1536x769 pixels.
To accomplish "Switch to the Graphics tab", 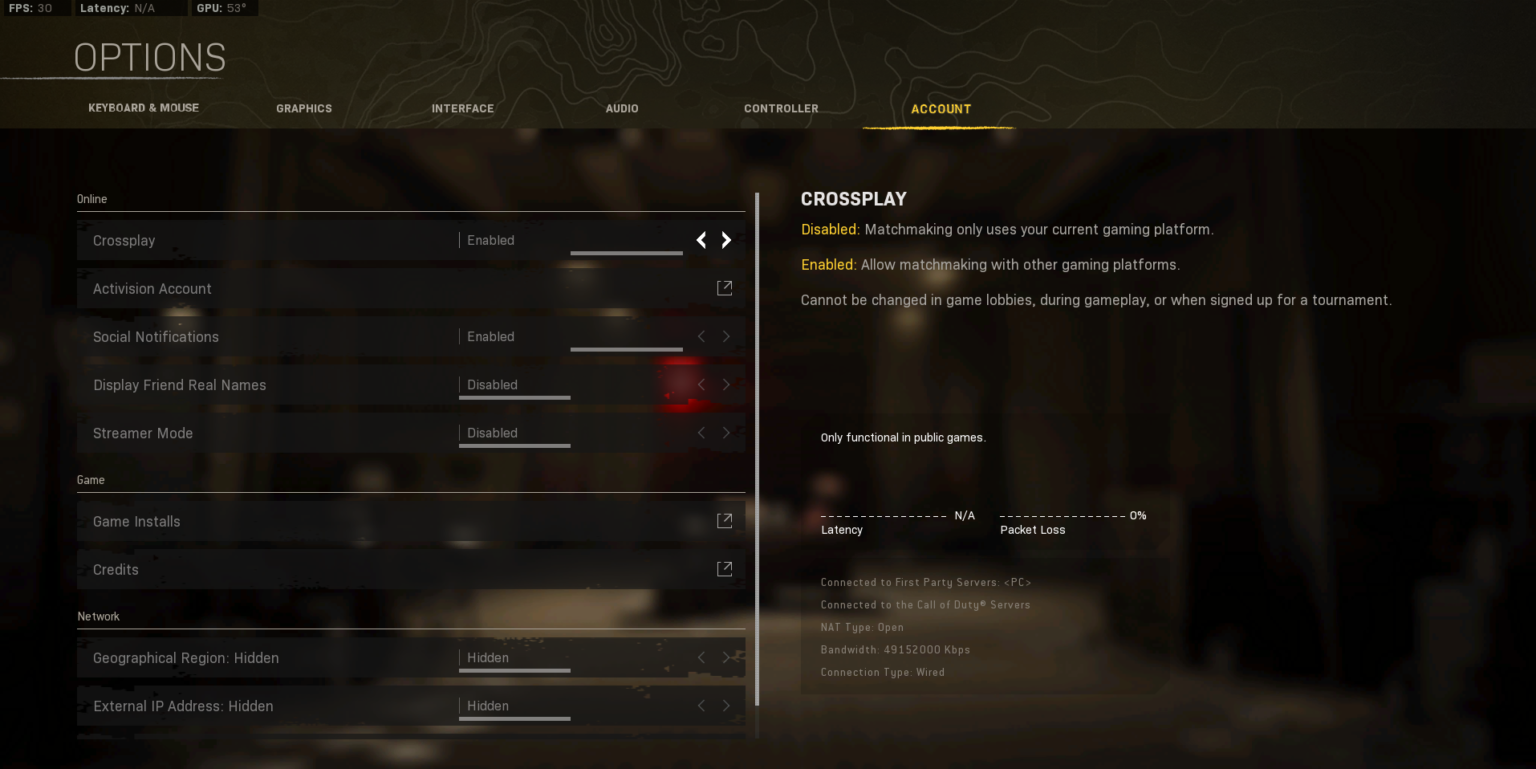I will (304, 108).
